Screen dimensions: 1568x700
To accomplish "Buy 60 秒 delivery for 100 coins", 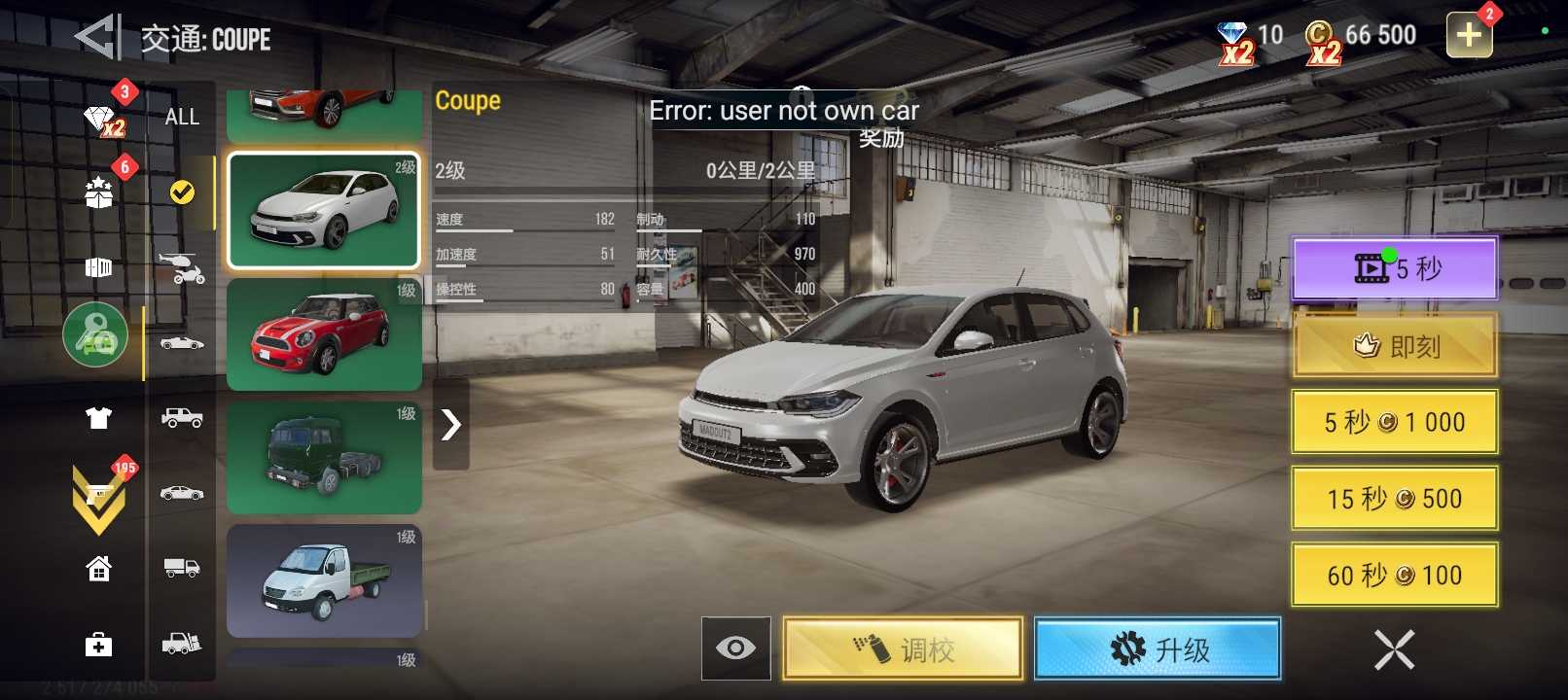I will (1394, 576).
